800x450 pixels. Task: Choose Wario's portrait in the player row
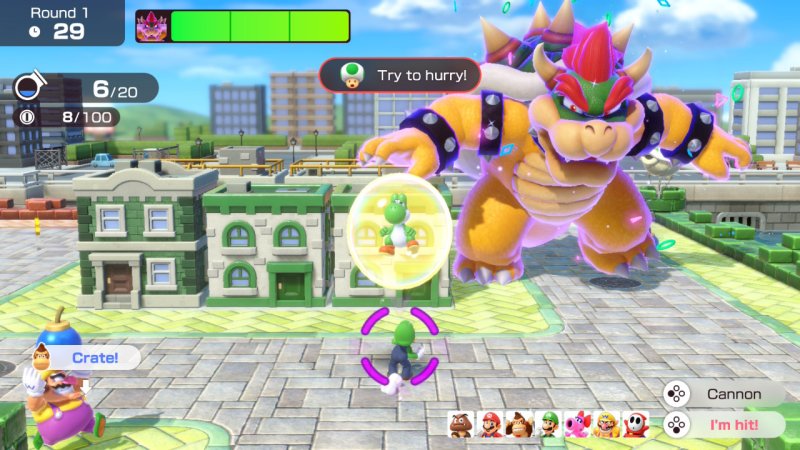point(606,424)
